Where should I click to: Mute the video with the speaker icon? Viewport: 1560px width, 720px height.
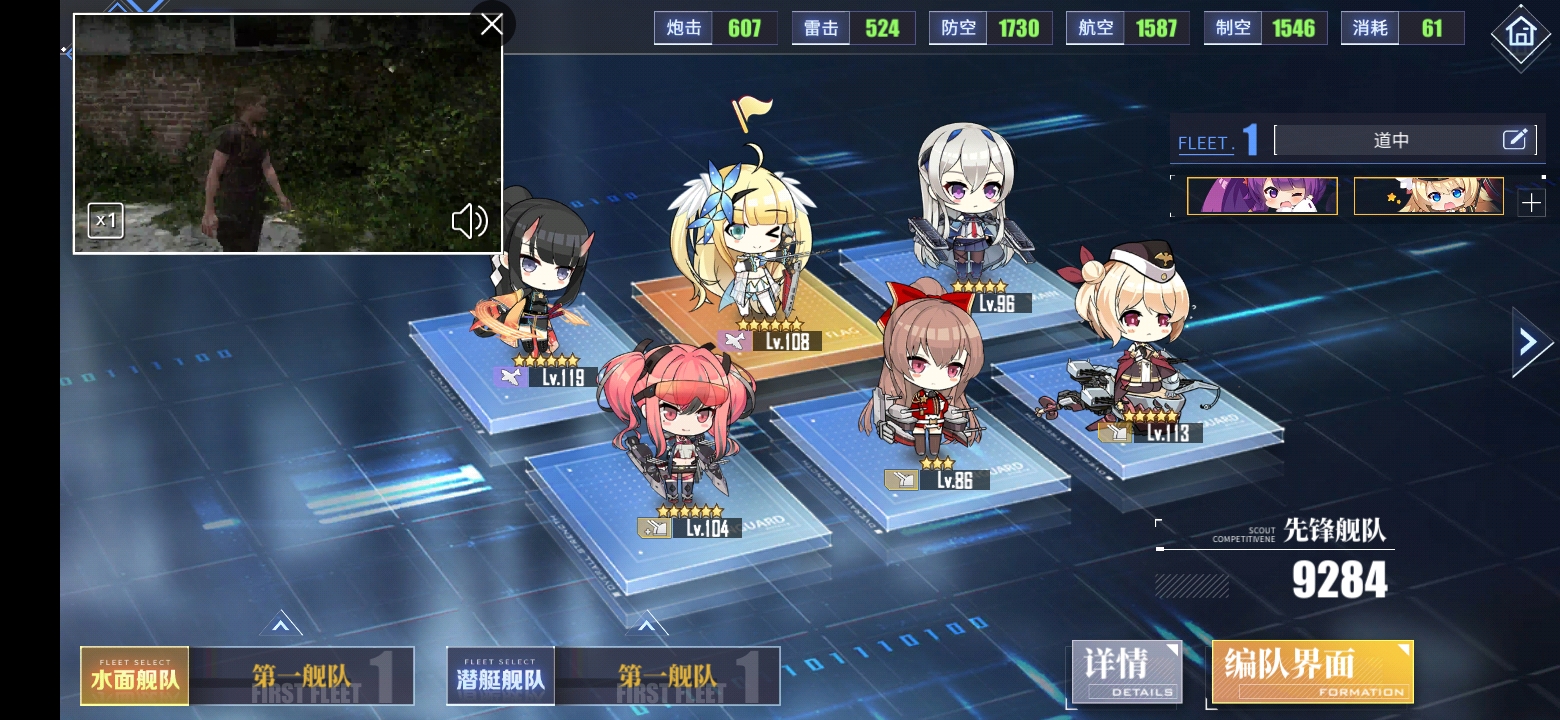pos(469,221)
